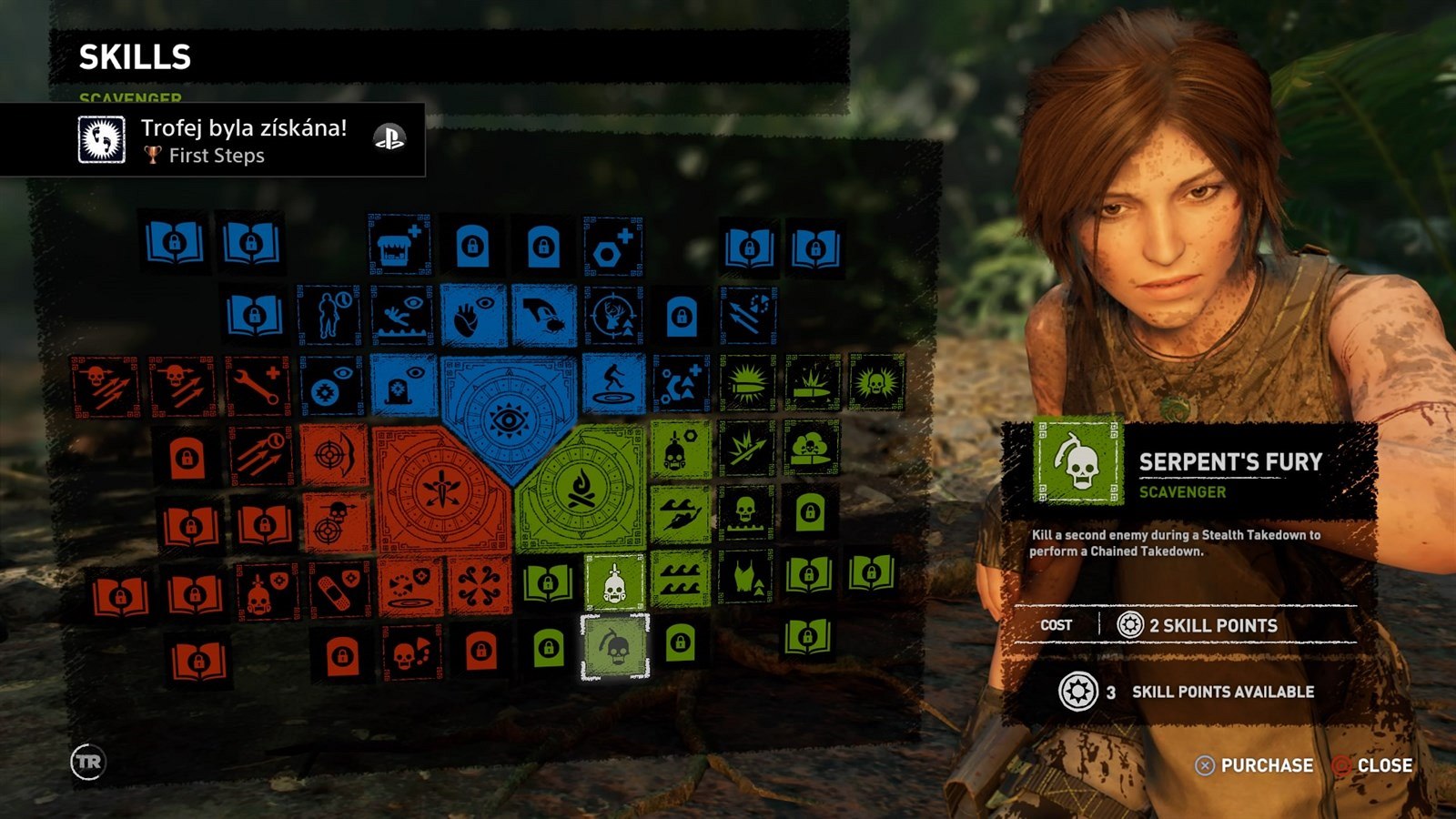
Task: Select the blue merchant stall skill
Action: tap(399, 245)
